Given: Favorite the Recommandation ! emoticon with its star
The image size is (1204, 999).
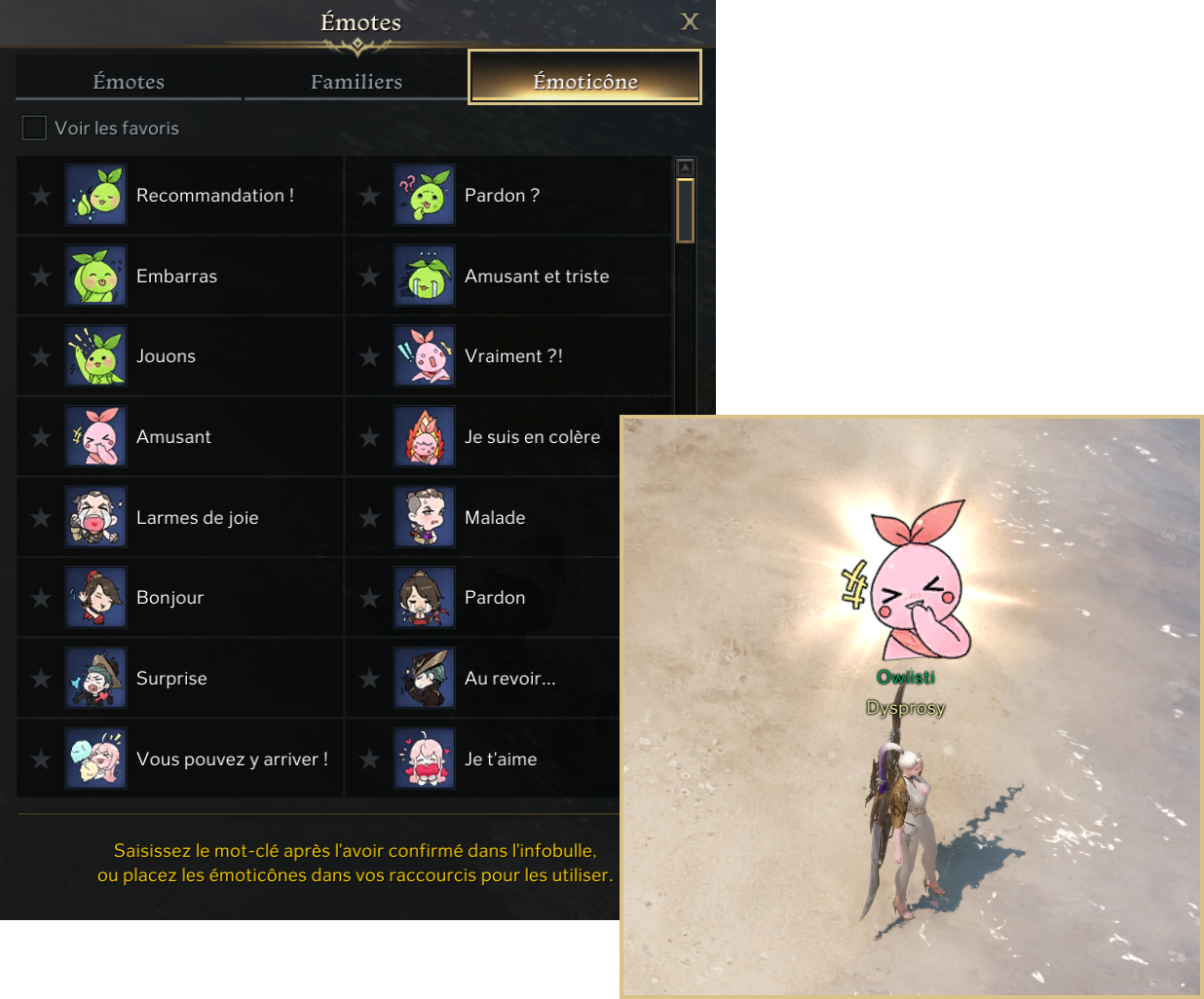Looking at the screenshot, I should pos(41,196).
